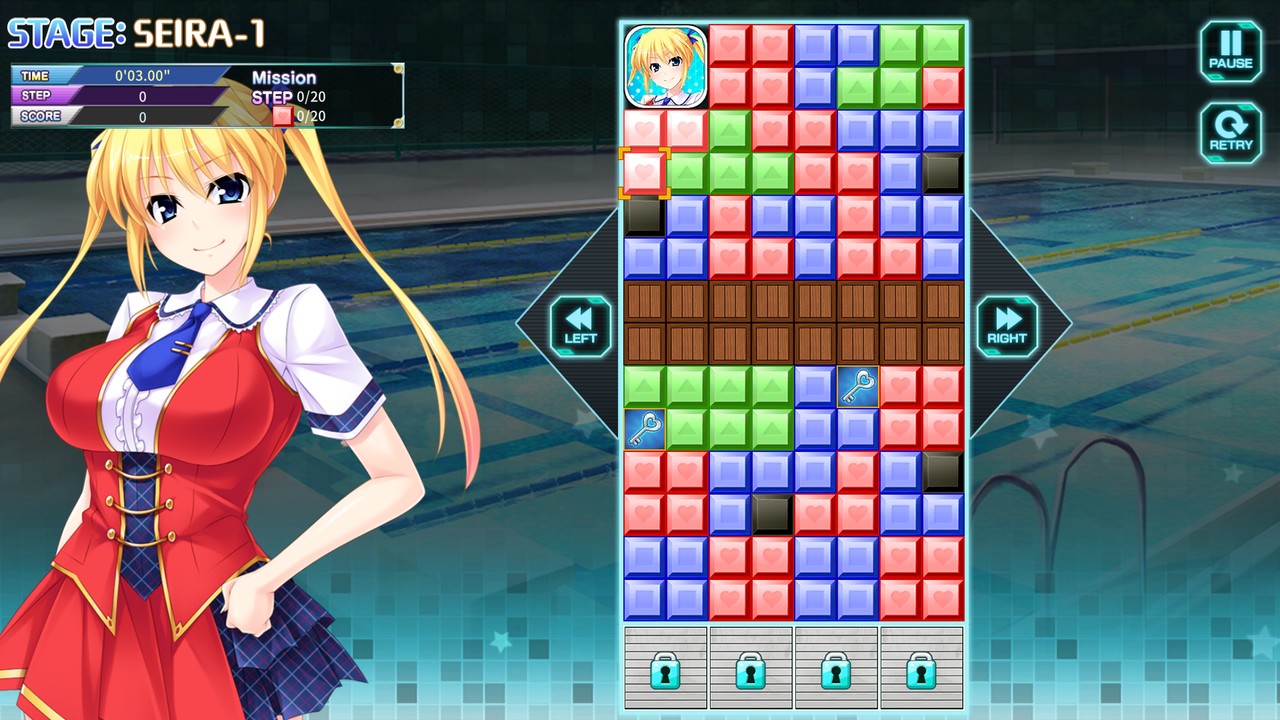Click the heart block mission tally
The height and width of the screenshot is (720, 1280).
pyautogui.click(x=296, y=114)
